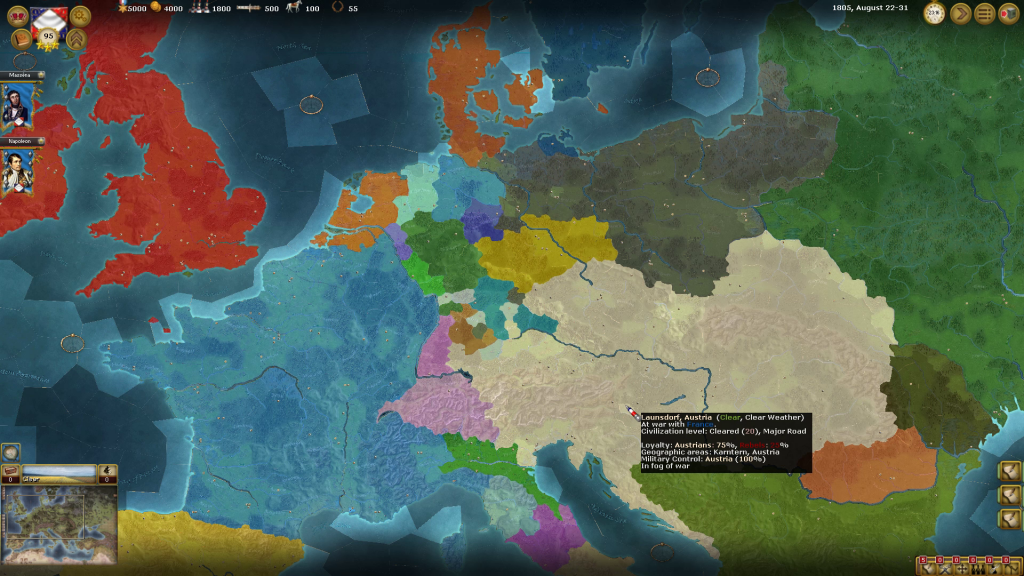The height and width of the screenshot is (576, 1024).
Task: Click the pocket watch turn button
Action: click(934, 14)
